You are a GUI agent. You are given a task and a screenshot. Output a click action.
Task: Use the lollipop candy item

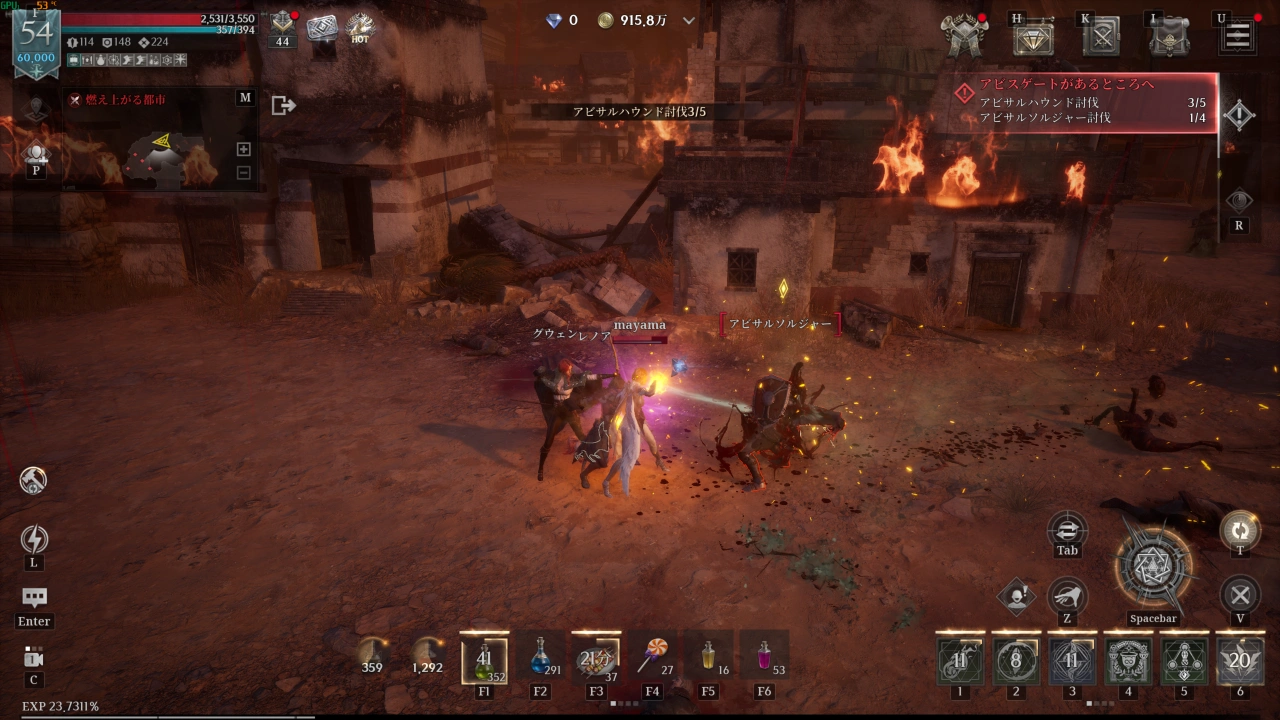[652, 655]
